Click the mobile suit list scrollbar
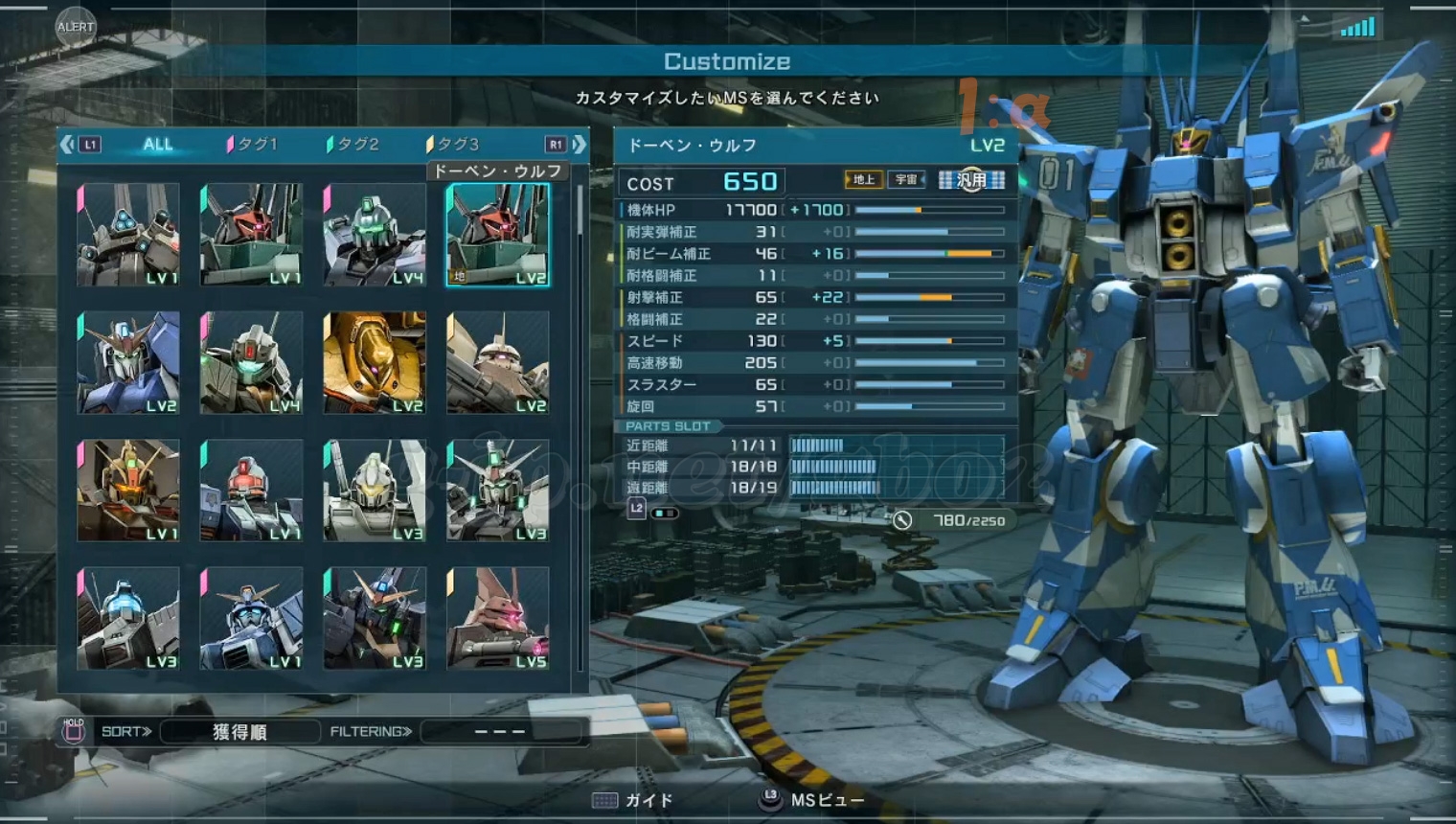This screenshot has width=1456, height=824. click(580, 211)
